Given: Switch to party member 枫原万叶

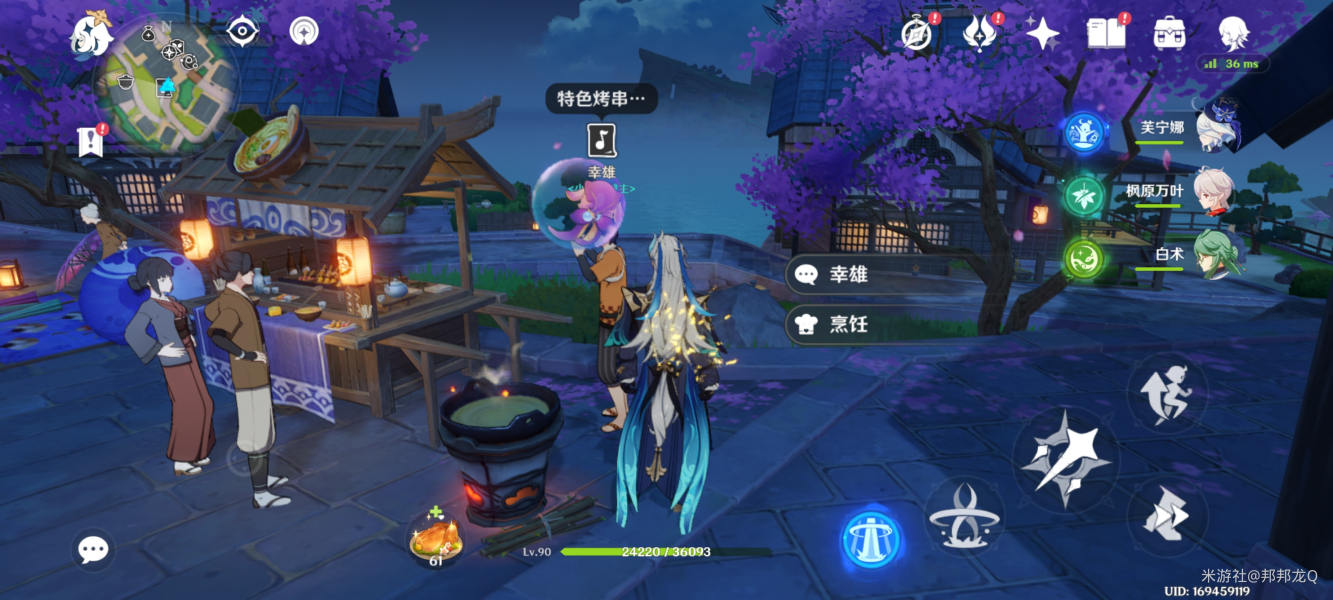Looking at the screenshot, I should [x=1213, y=191].
